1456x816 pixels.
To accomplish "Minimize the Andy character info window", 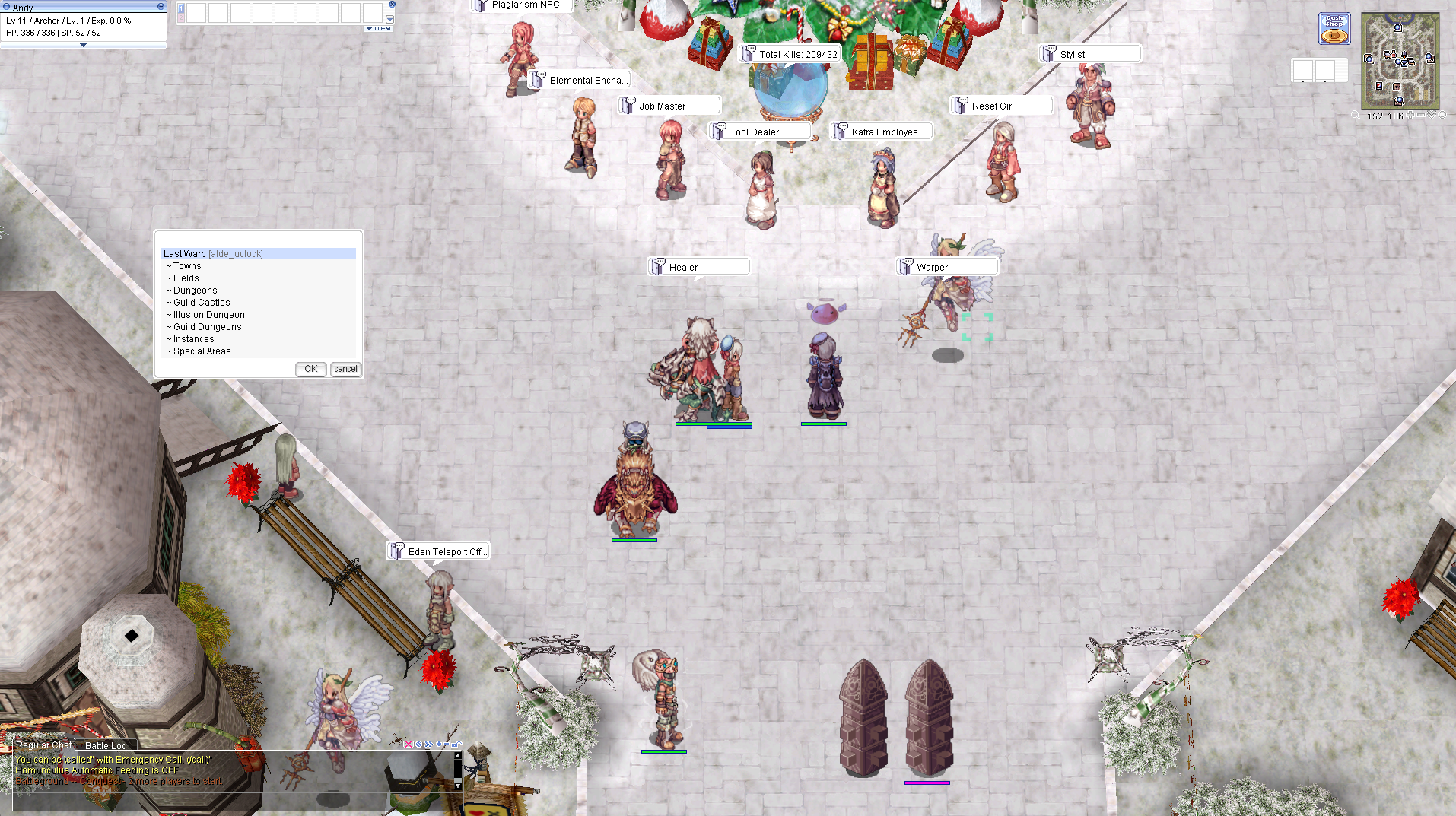I will 161,5.
